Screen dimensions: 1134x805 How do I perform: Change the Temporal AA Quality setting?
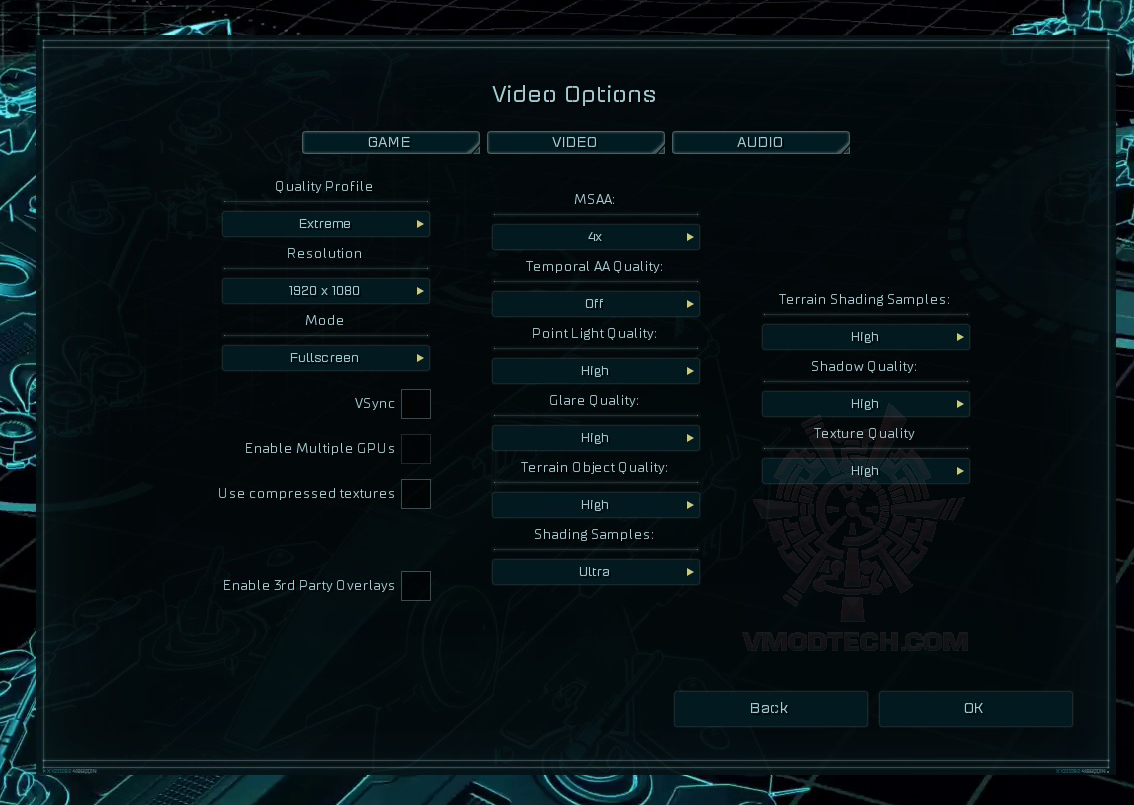tap(596, 304)
